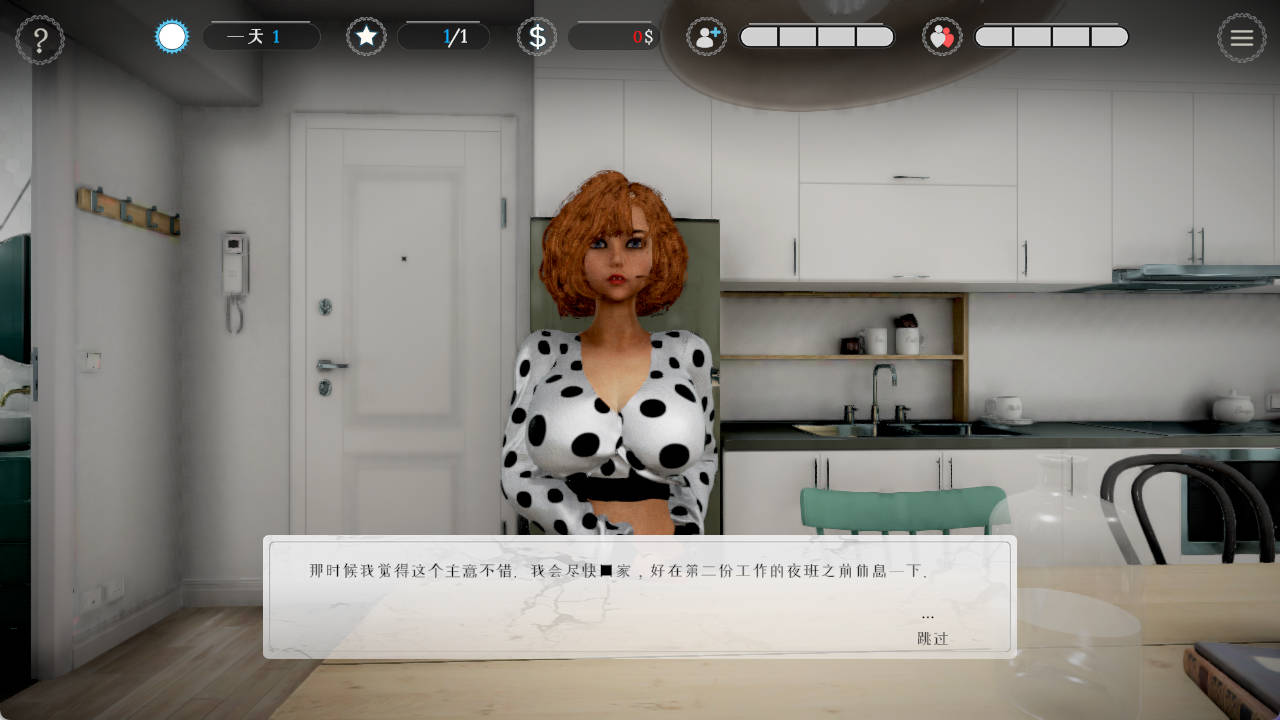This screenshot has height=720, width=1280.
Task: Click the sun day-time icon
Action: point(172,37)
